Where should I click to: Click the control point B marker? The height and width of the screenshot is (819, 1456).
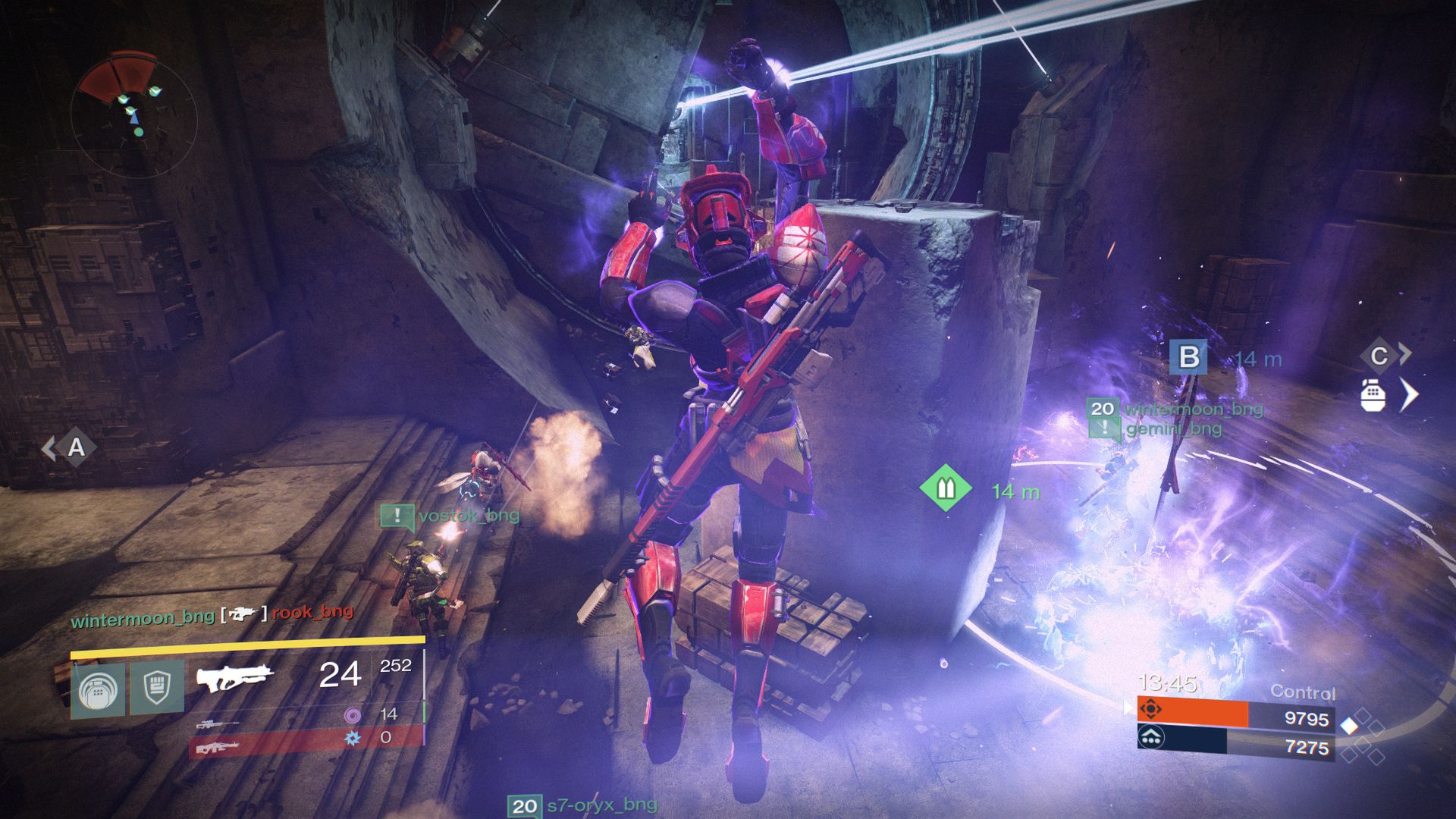[x=1188, y=357]
